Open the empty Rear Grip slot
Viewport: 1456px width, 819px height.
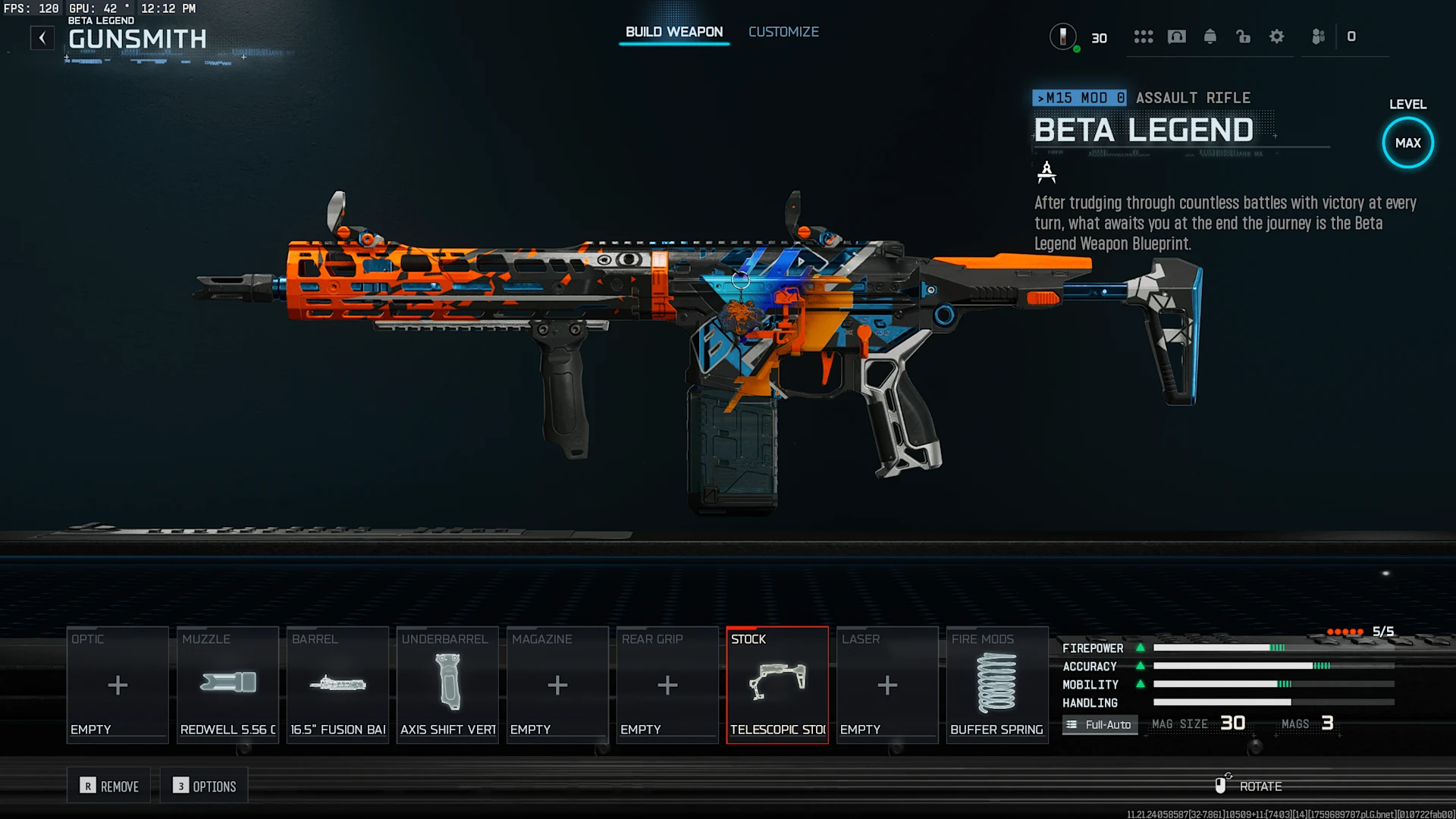667,685
